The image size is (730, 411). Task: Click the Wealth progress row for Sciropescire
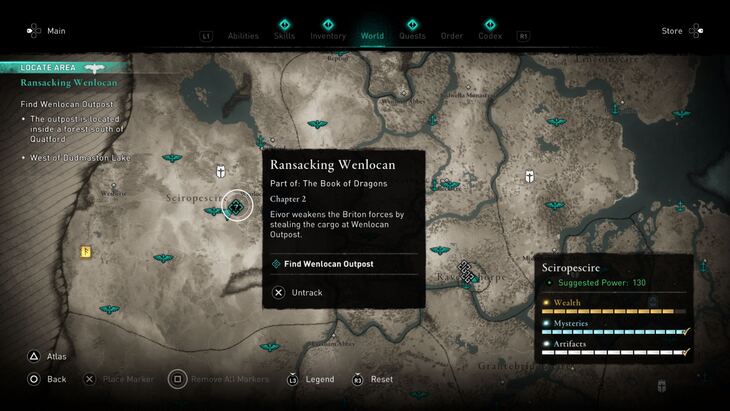point(615,307)
